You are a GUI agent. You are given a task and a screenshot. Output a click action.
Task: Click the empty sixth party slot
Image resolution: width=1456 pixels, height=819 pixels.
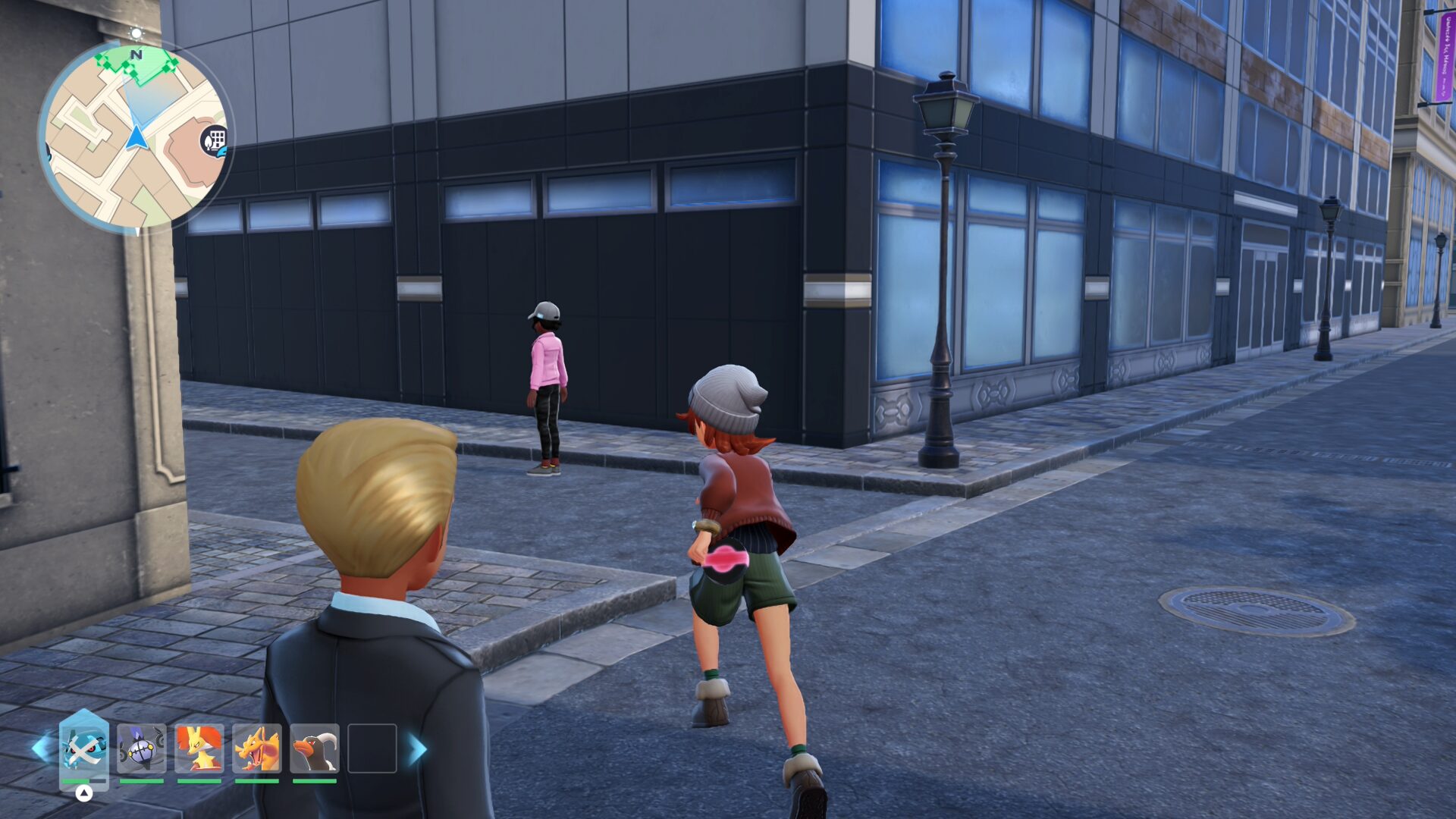coord(372,749)
